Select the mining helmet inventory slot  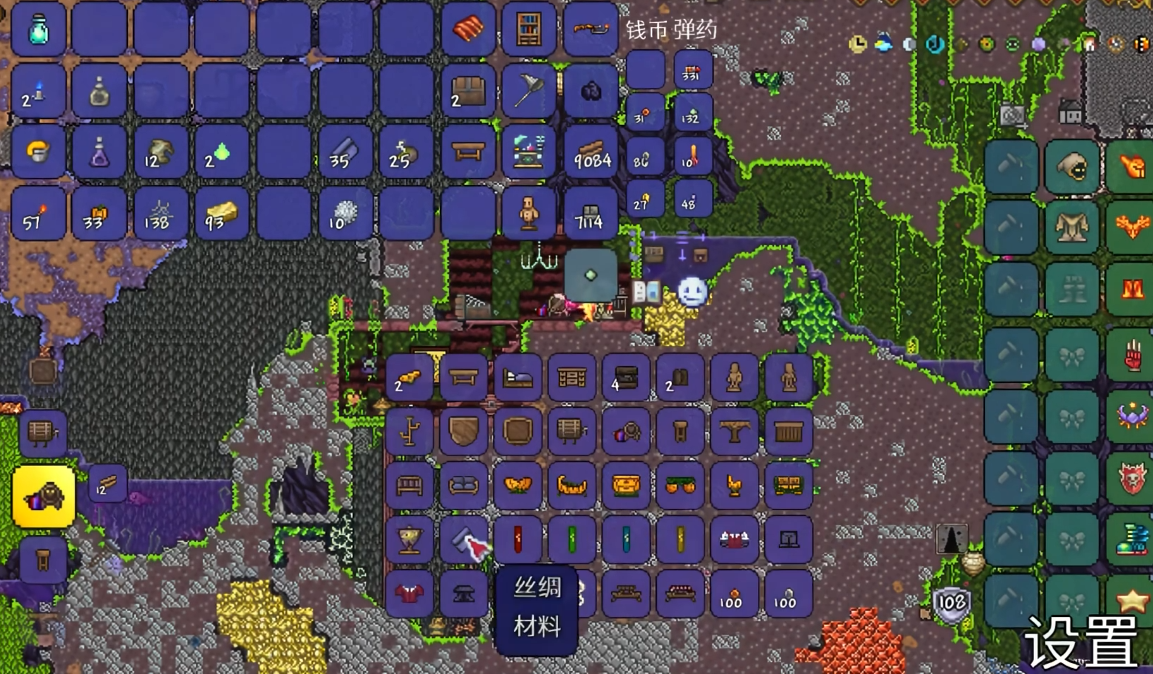coord(39,152)
